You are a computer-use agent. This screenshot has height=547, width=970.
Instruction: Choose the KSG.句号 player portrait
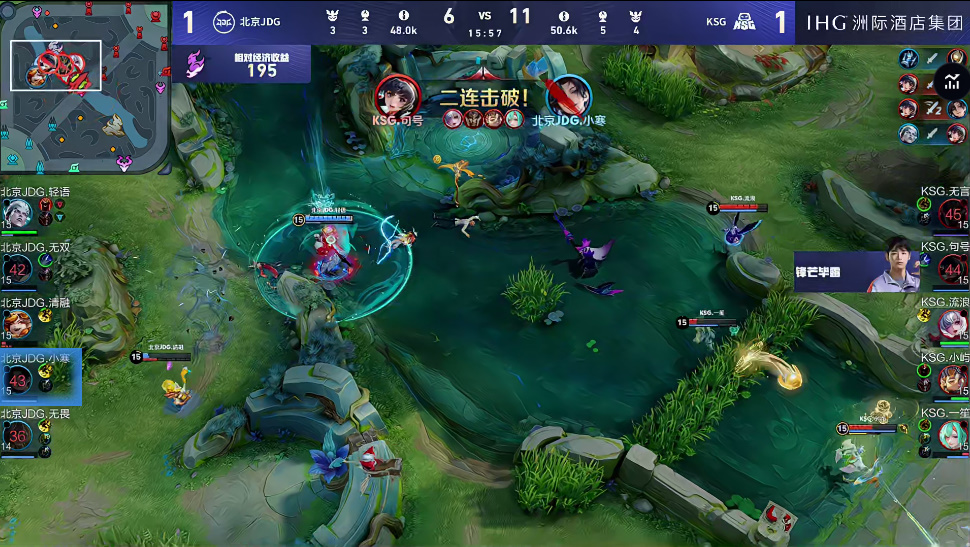pos(952,268)
